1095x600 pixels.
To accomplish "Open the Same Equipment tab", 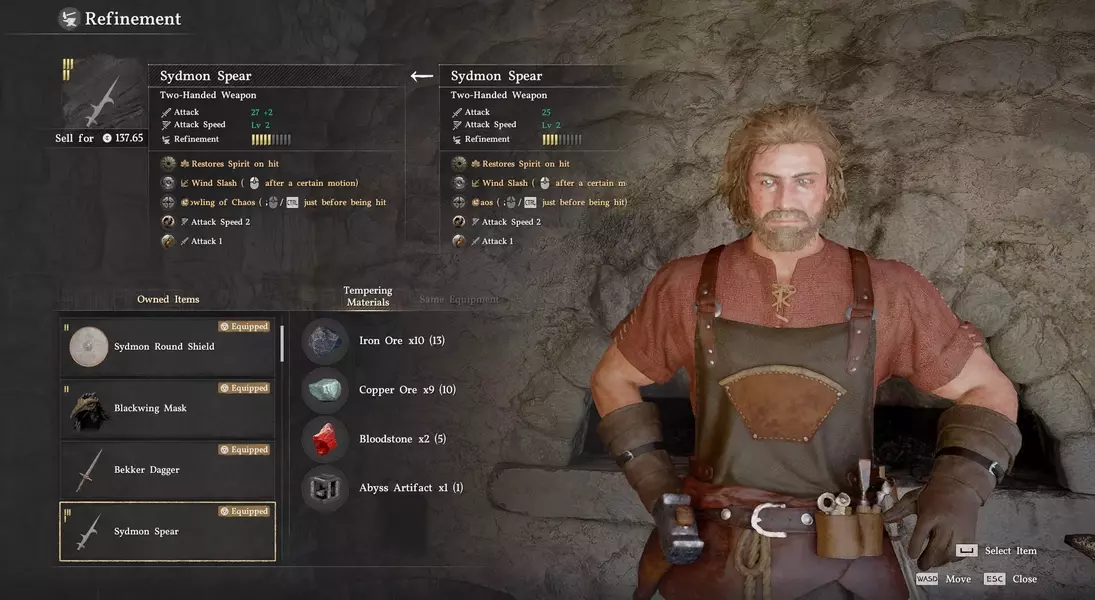I will click(x=458, y=299).
